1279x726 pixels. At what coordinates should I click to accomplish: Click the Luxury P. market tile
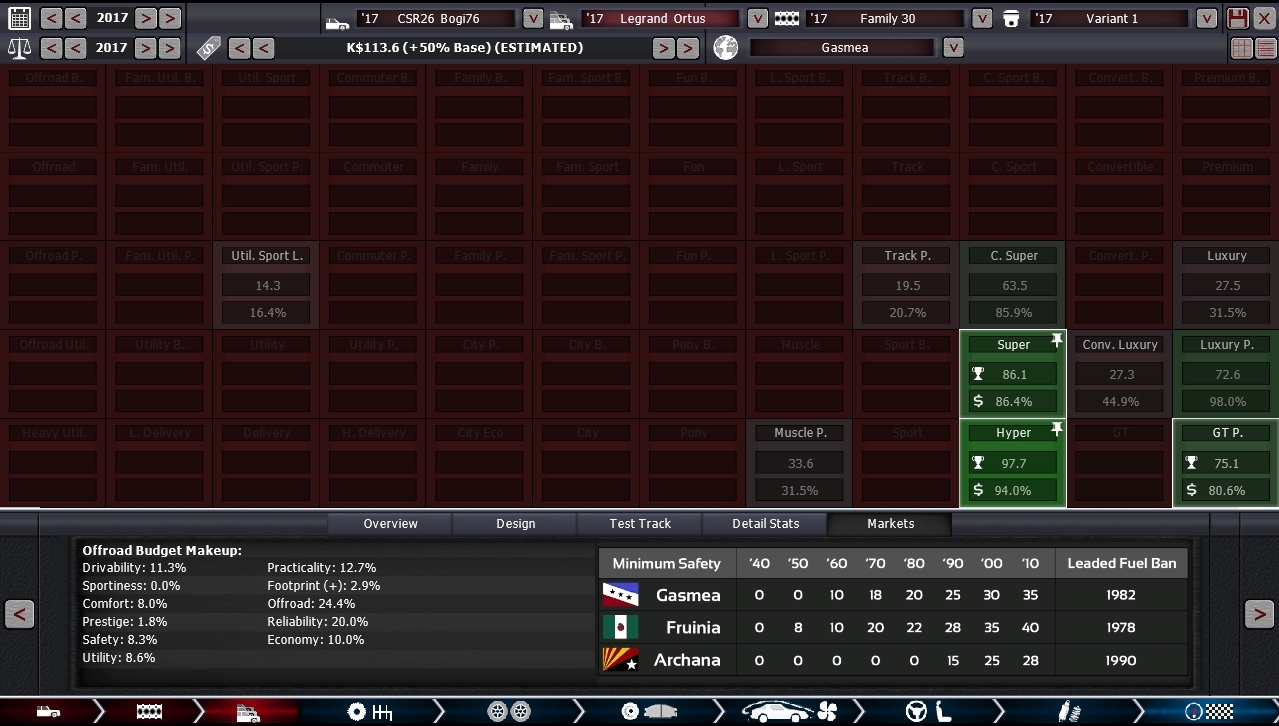(1226, 374)
